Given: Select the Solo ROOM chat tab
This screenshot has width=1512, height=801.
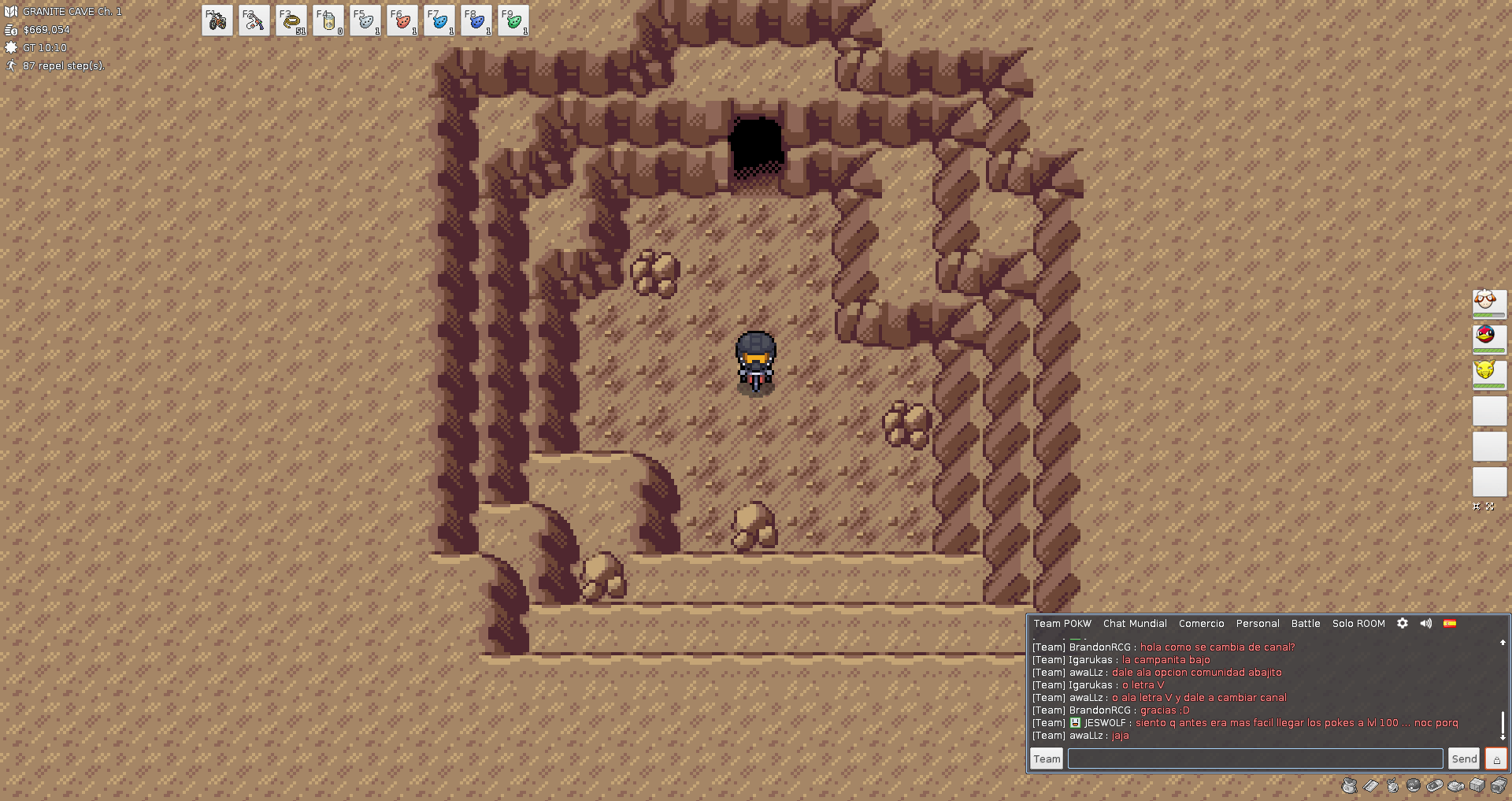Looking at the screenshot, I should [x=1358, y=624].
